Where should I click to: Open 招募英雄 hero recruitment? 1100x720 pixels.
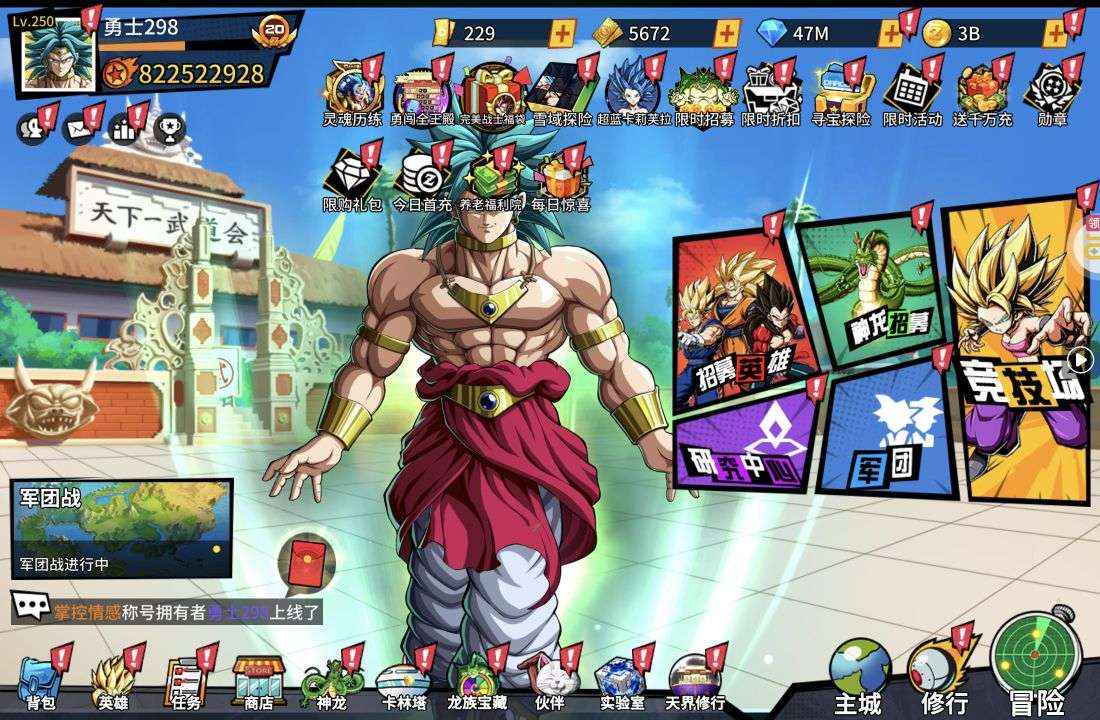pyautogui.click(x=741, y=318)
